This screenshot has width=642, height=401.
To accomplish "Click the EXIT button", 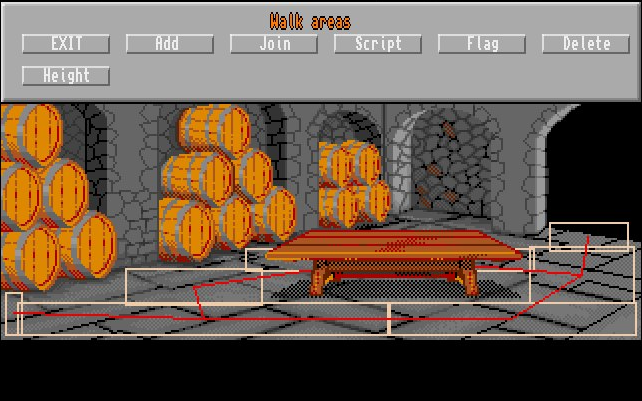I will [66, 44].
